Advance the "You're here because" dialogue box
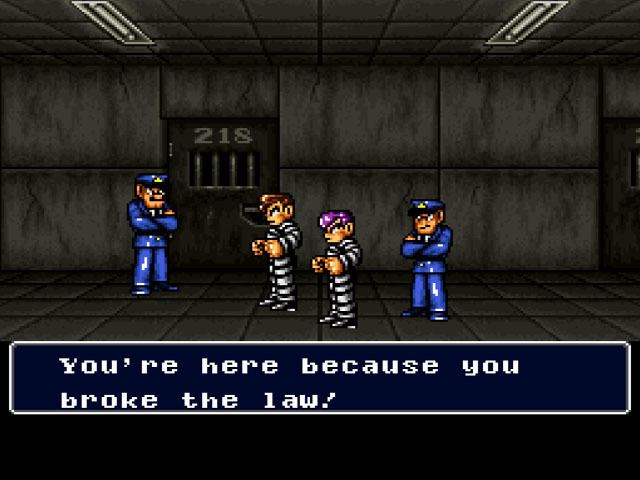The width and height of the screenshot is (640, 480). tap(319, 380)
